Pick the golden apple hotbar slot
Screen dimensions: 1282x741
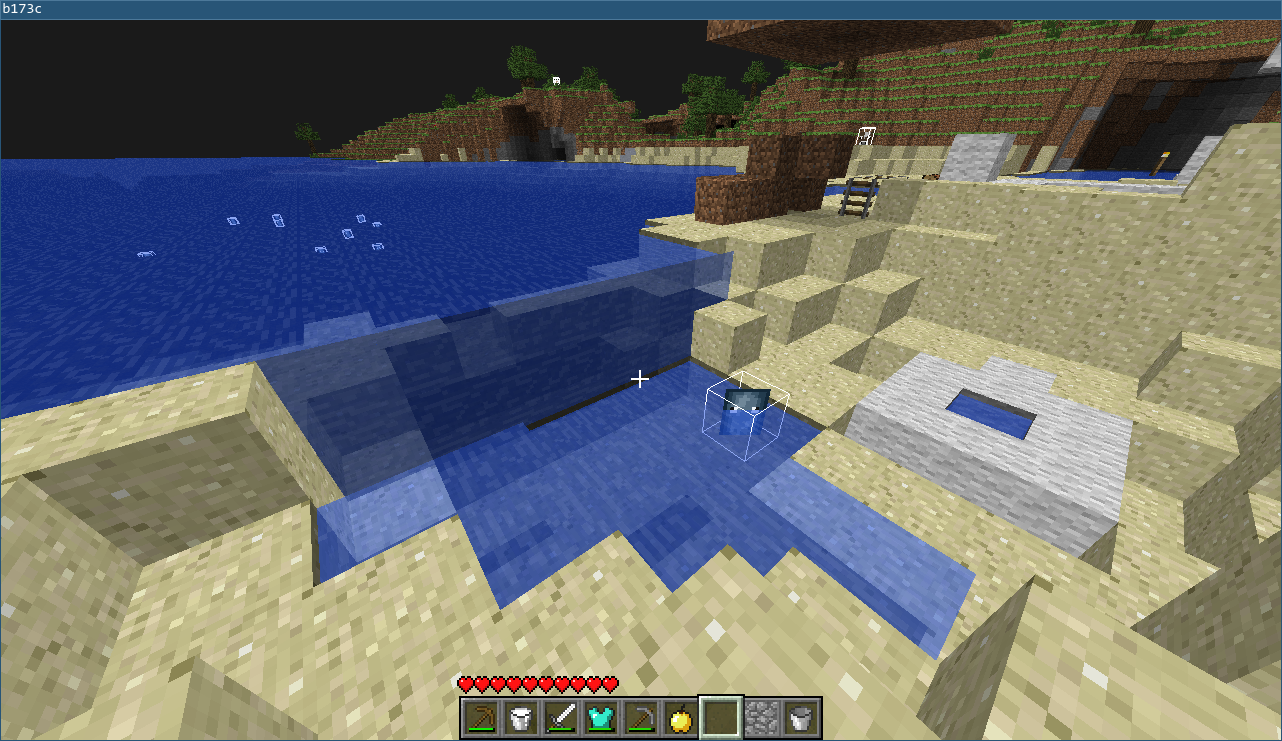681,717
